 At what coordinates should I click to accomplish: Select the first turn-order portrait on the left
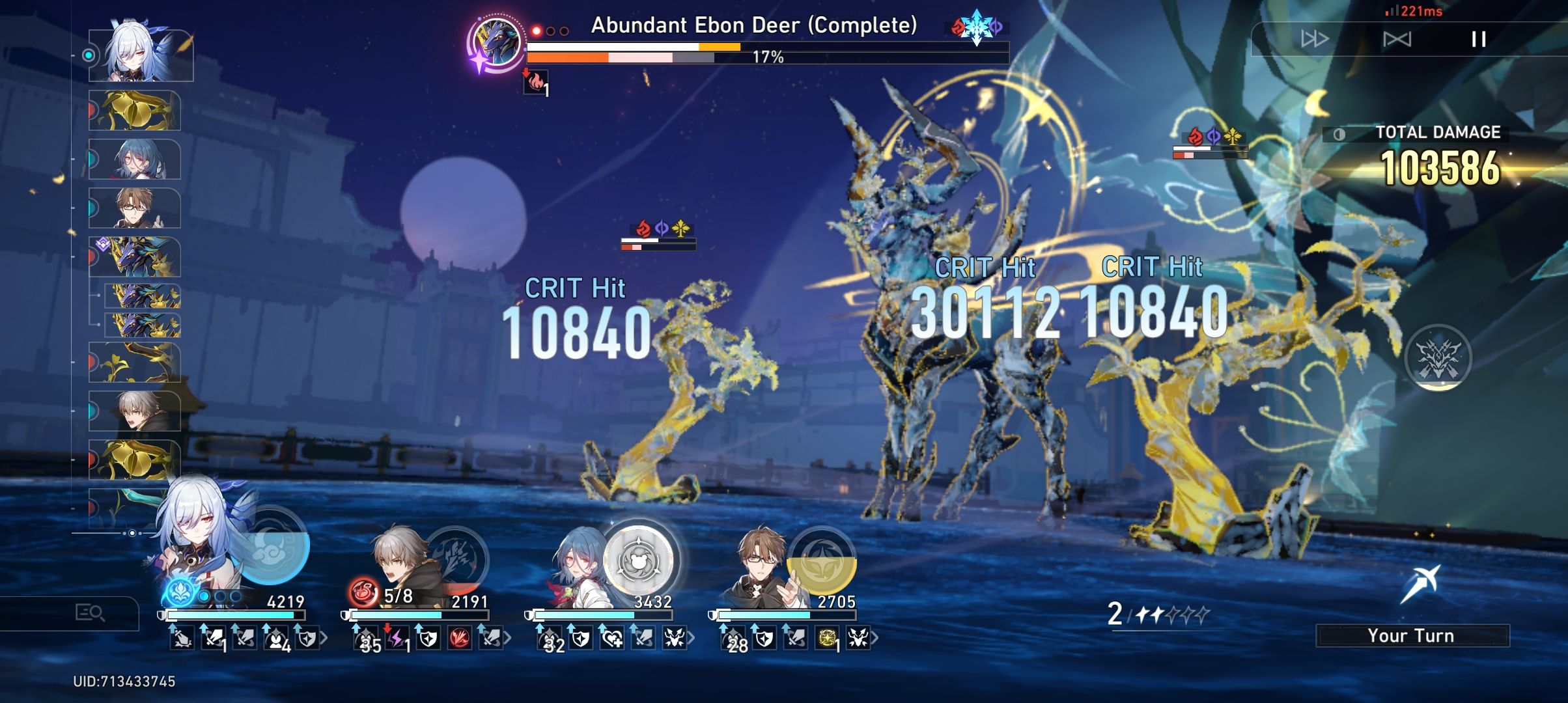(x=137, y=55)
